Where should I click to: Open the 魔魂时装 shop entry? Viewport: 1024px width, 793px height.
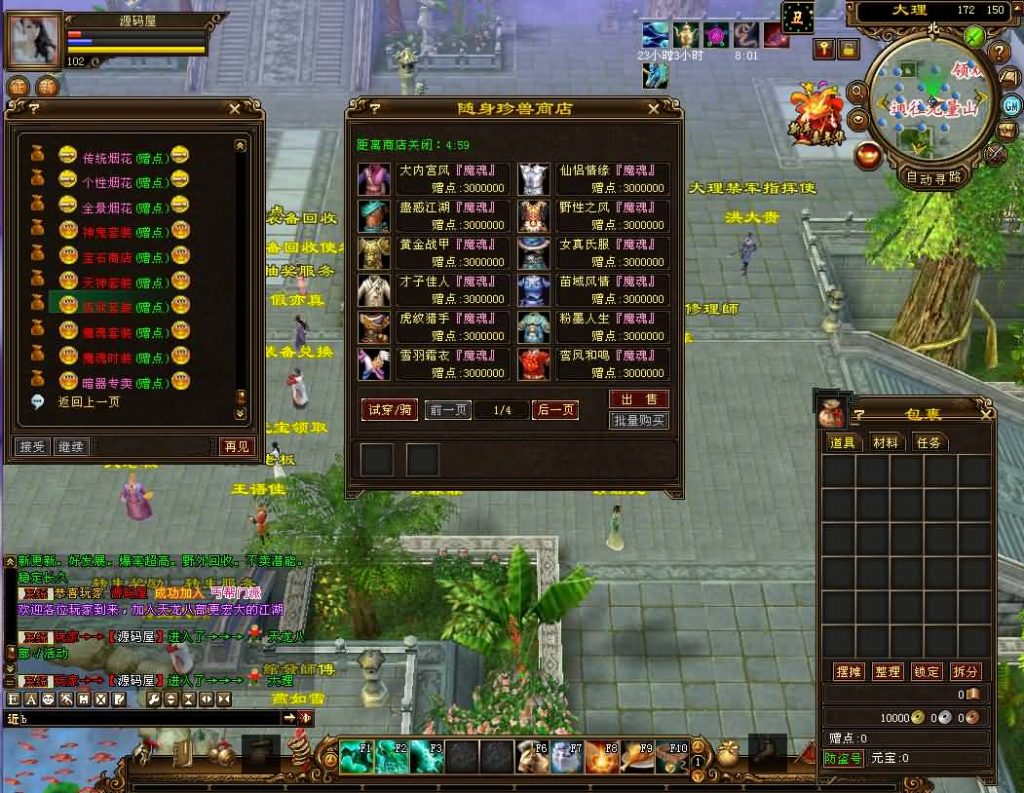click(109, 356)
